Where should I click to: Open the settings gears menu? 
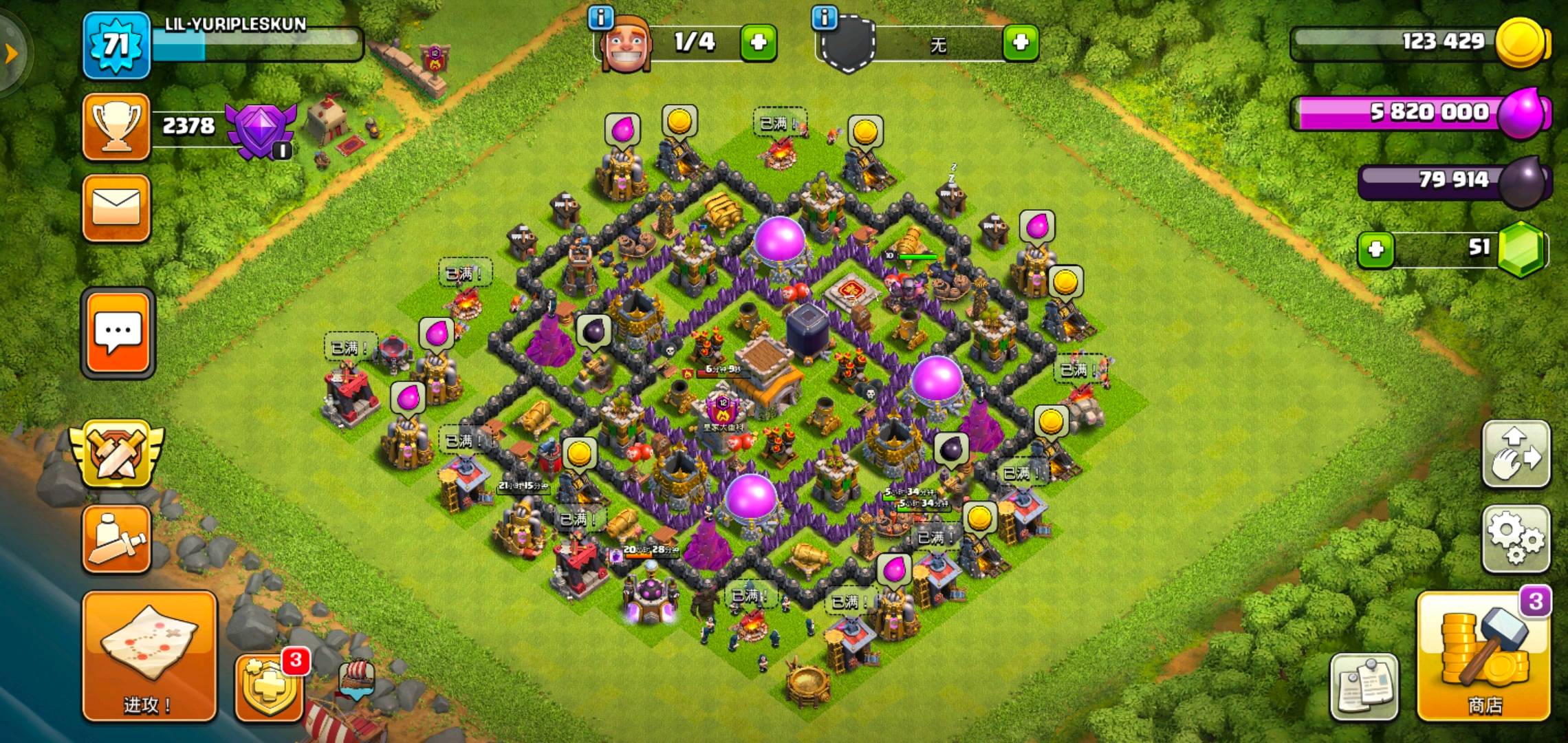(1516, 539)
